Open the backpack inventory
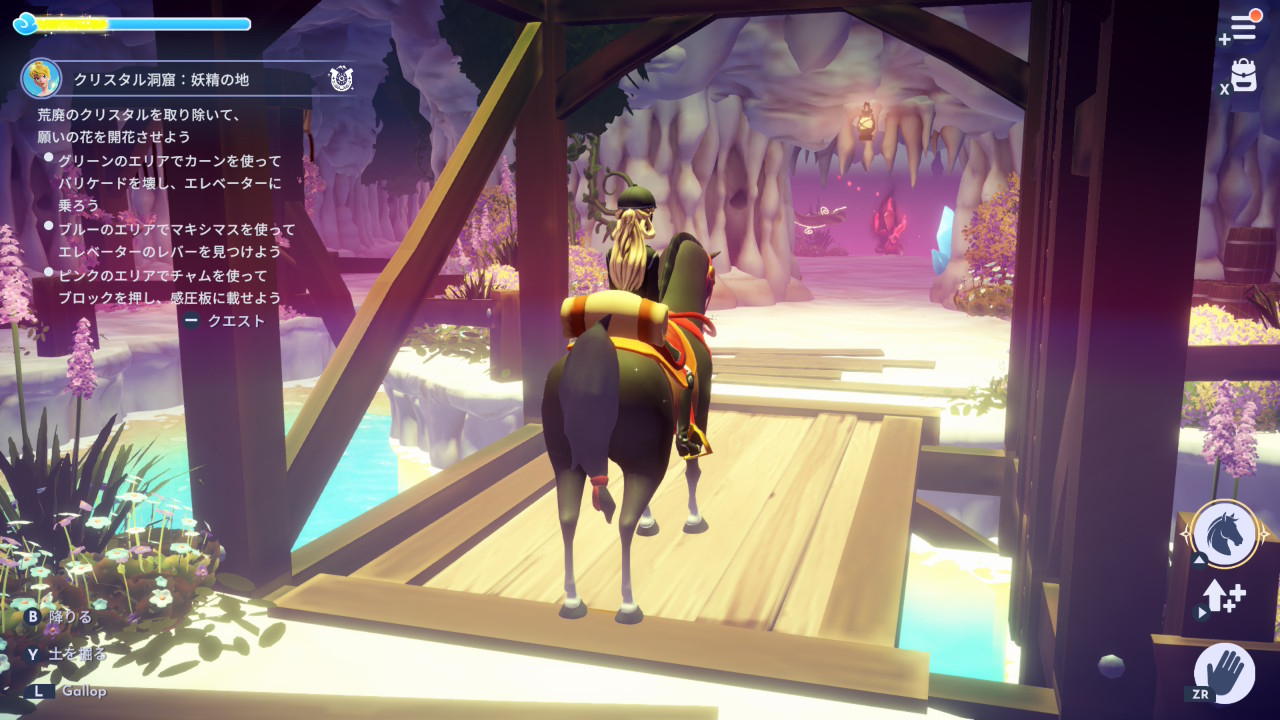Image resolution: width=1280 pixels, height=720 pixels. click(x=1244, y=76)
